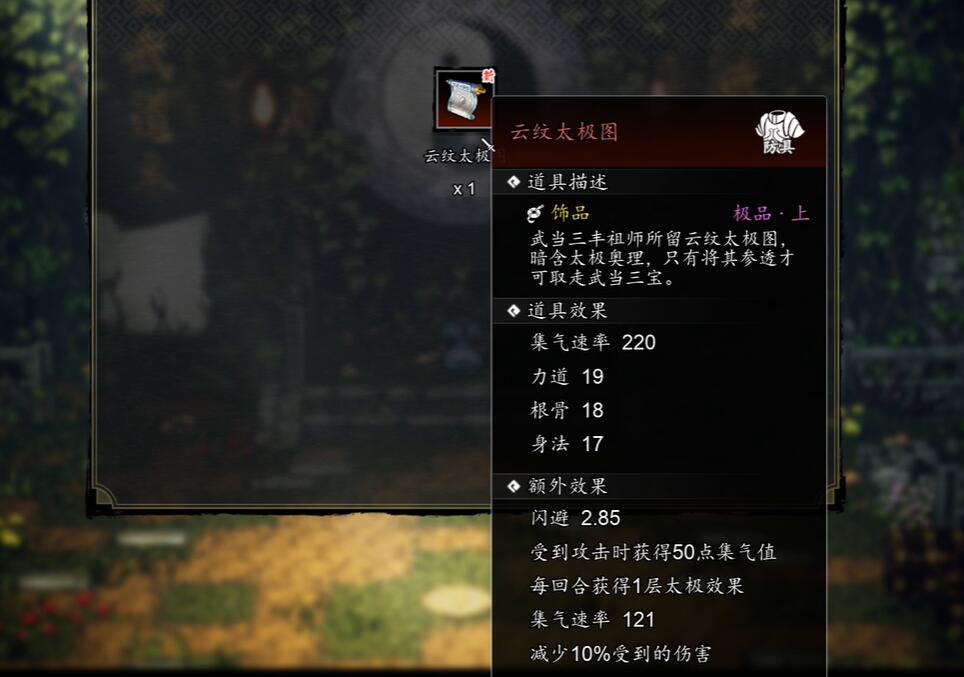Screen dimensions: 964x677
Task: Select the 云纹太极图 scroll item
Action: 464,99
